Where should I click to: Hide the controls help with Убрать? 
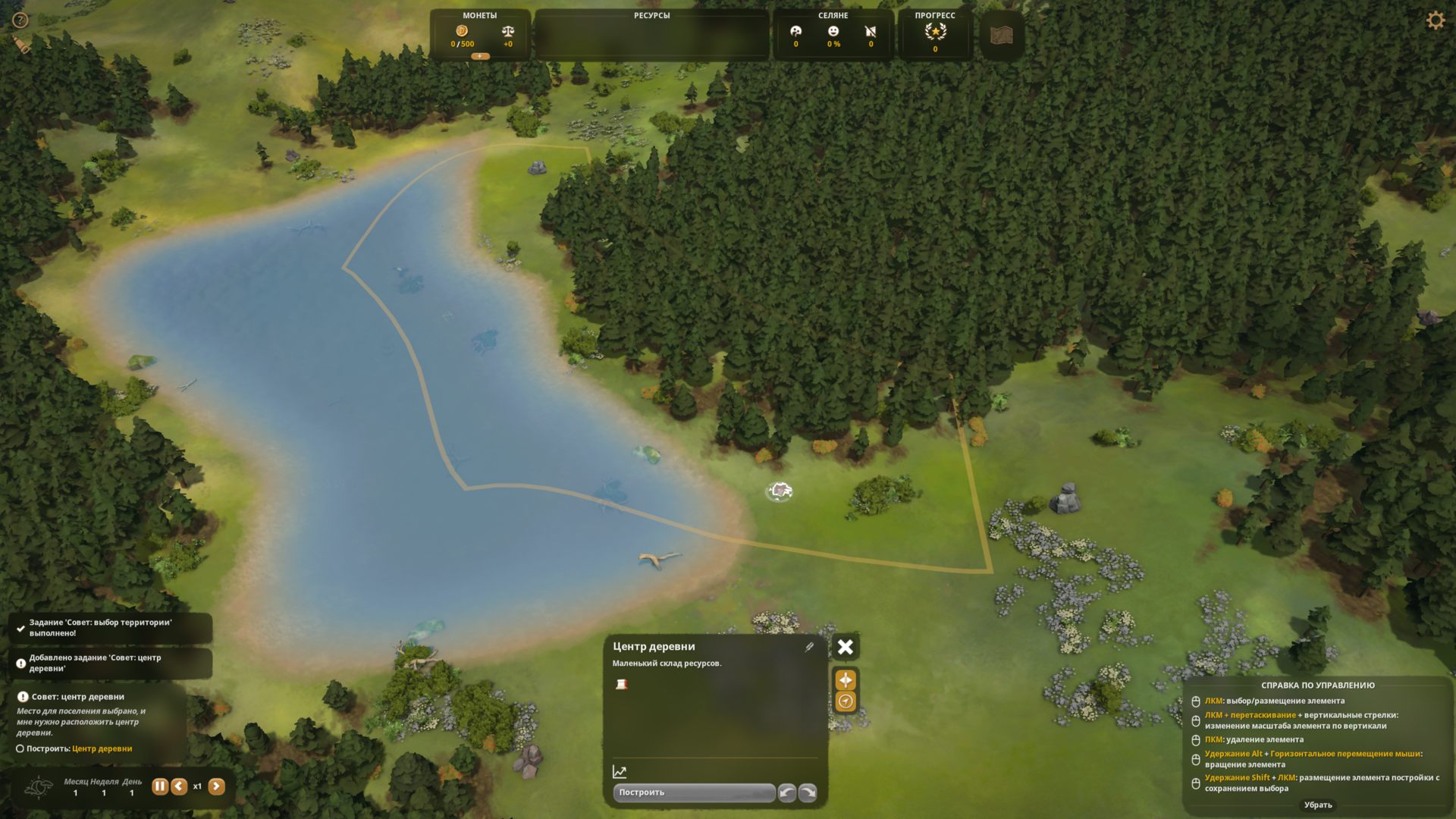click(1318, 805)
